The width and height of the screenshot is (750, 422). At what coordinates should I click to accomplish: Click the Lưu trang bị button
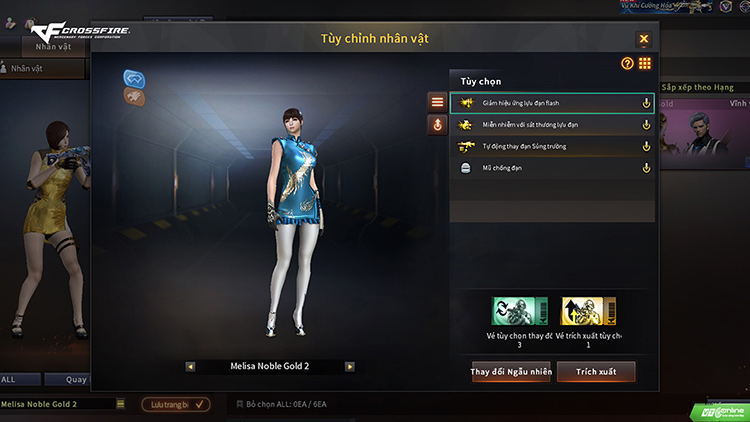pyautogui.click(x=175, y=404)
